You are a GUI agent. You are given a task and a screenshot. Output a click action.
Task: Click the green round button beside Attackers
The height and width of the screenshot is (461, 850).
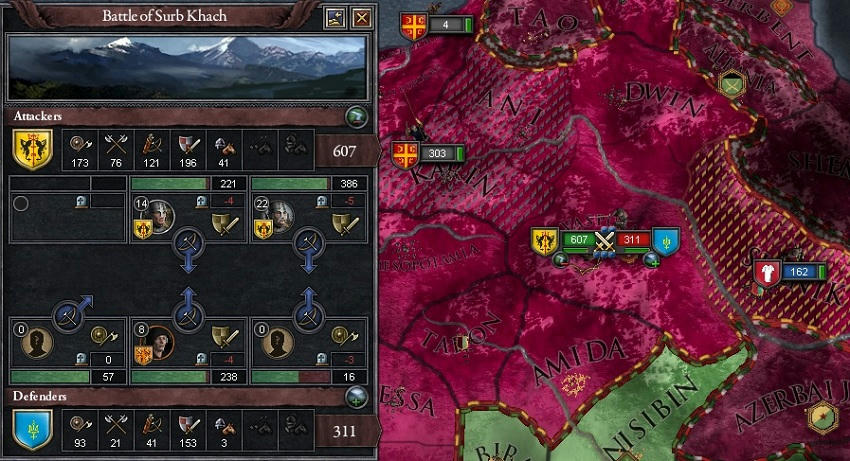point(356,117)
